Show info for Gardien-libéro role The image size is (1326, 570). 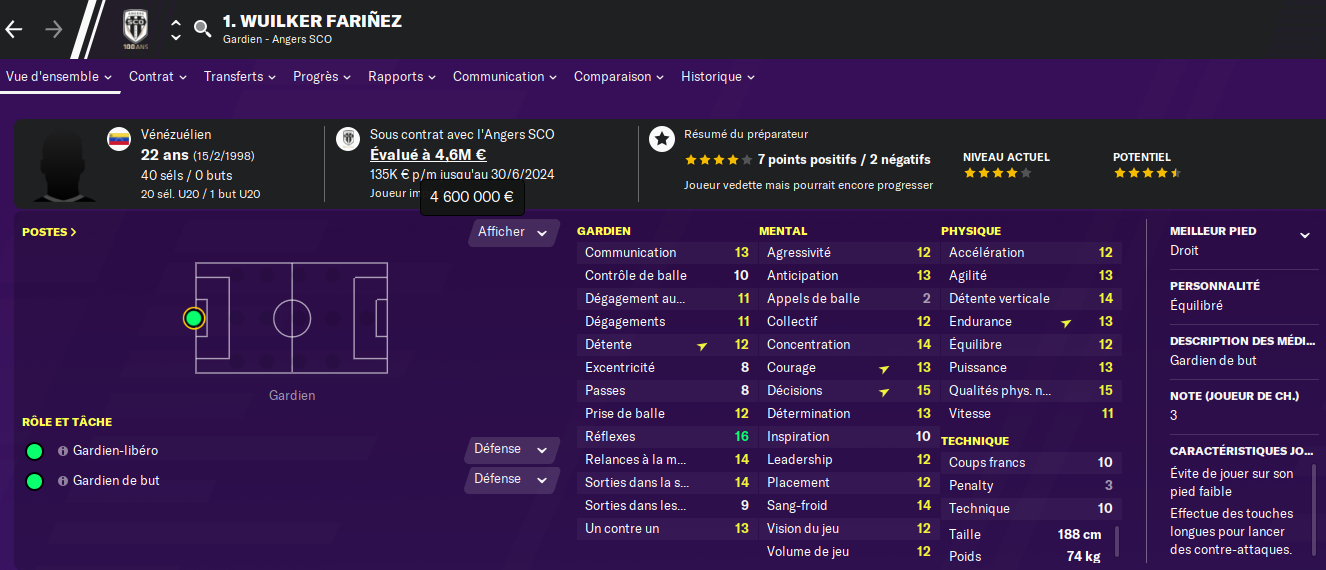[62, 451]
